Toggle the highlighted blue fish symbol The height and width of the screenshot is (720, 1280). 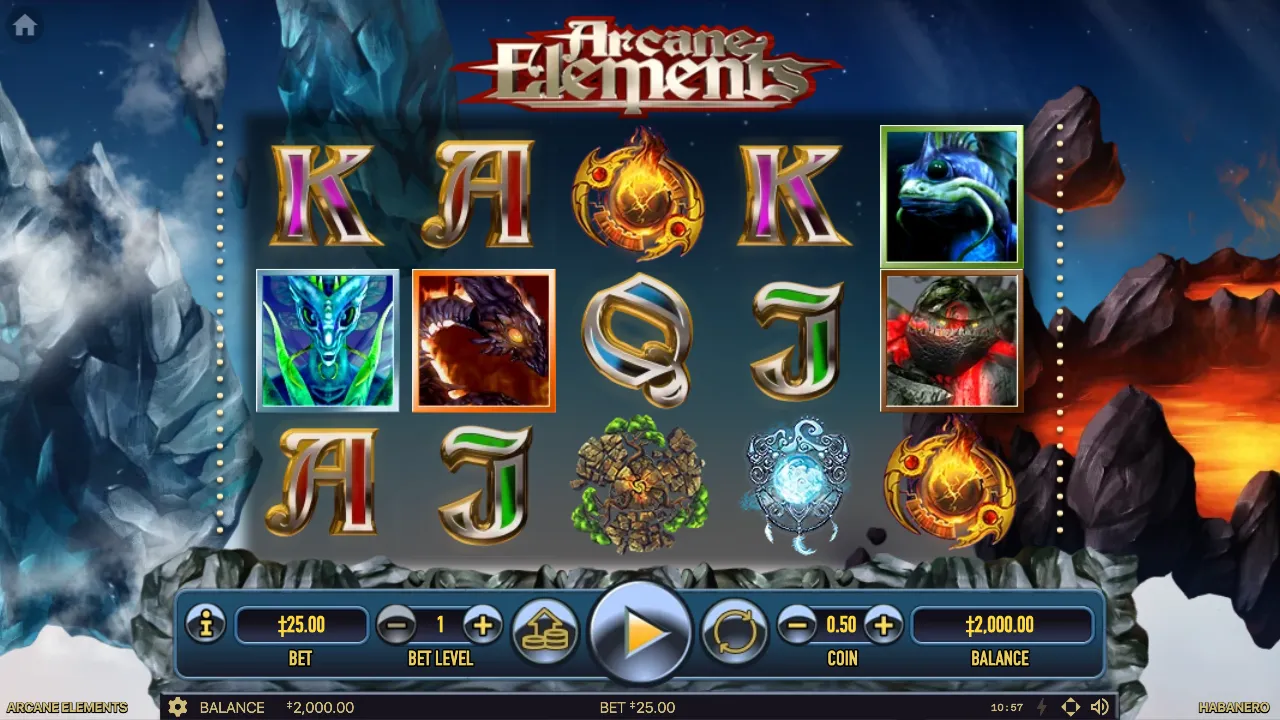point(951,193)
